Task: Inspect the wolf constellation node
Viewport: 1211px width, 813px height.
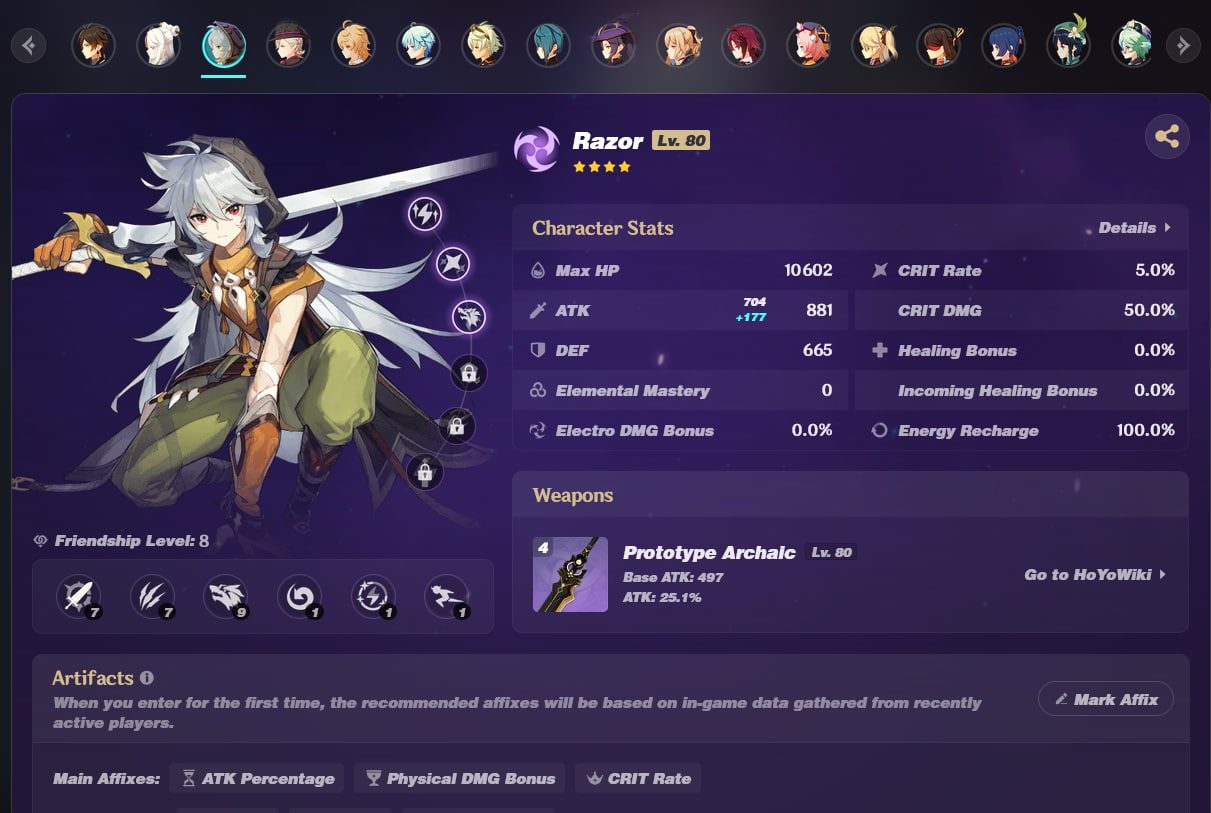Action: pyautogui.click(x=468, y=317)
